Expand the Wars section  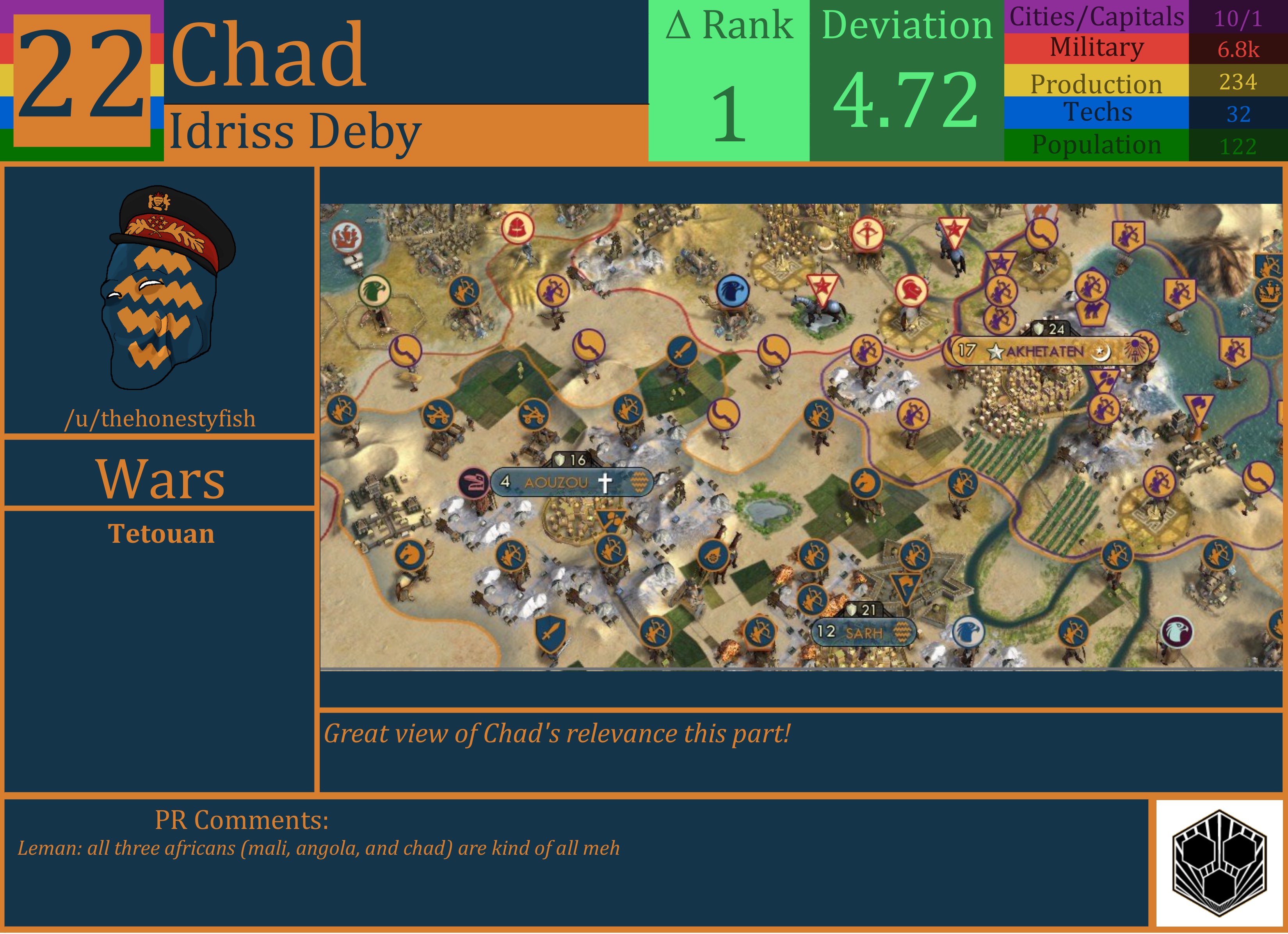[160, 480]
